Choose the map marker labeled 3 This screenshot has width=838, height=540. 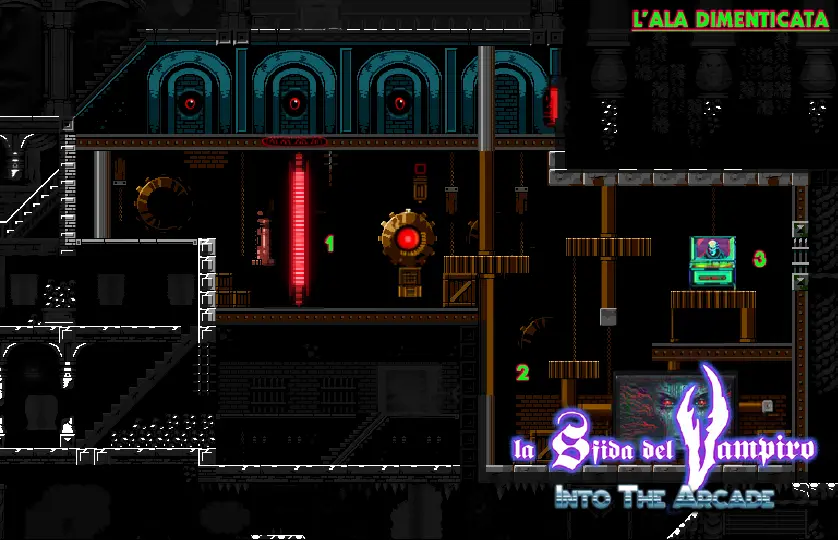[759, 259]
